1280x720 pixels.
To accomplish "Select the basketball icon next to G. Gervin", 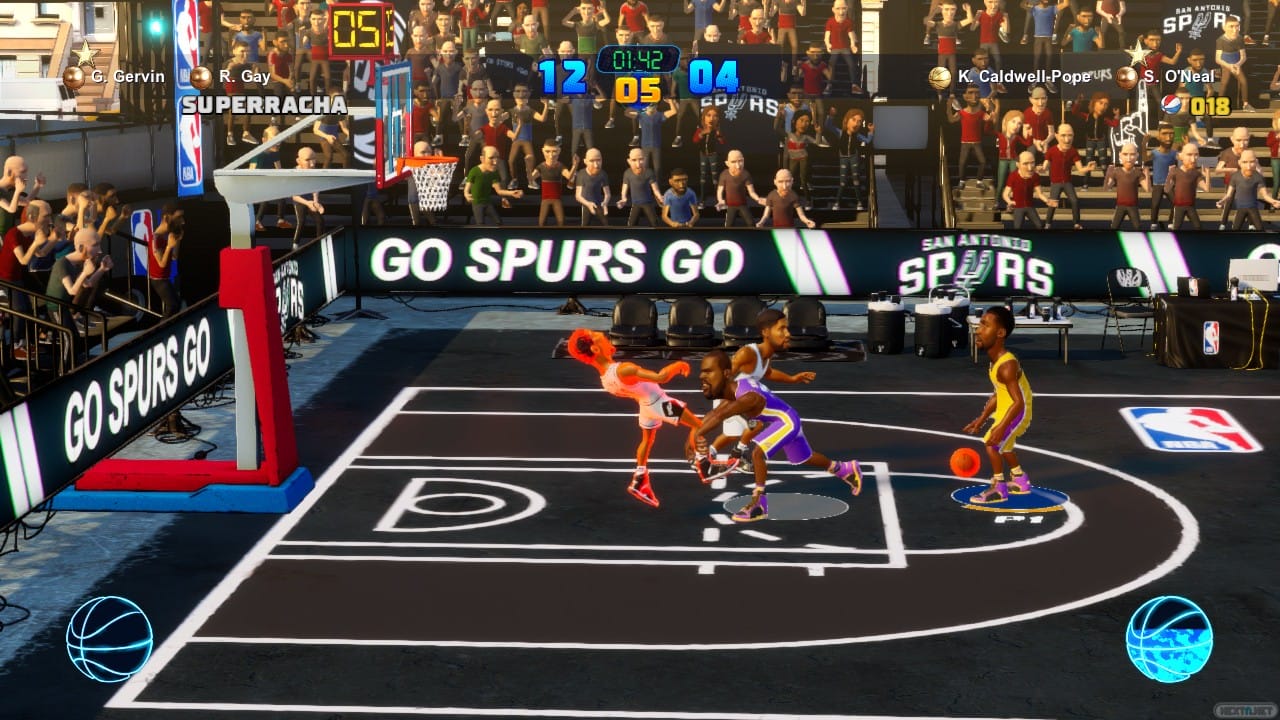I will click(x=72, y=75).
